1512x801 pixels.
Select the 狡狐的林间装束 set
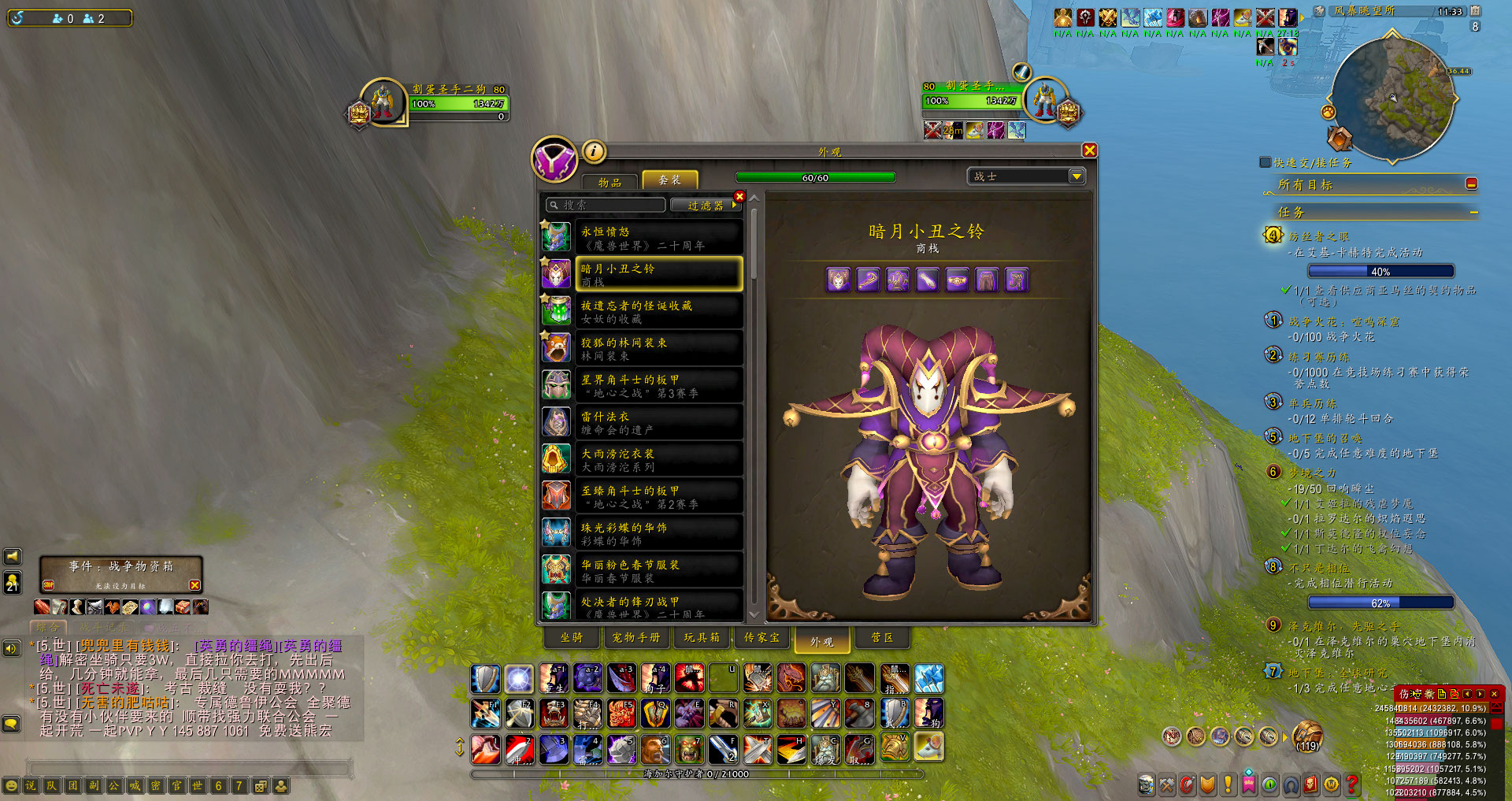pos(658,349)
